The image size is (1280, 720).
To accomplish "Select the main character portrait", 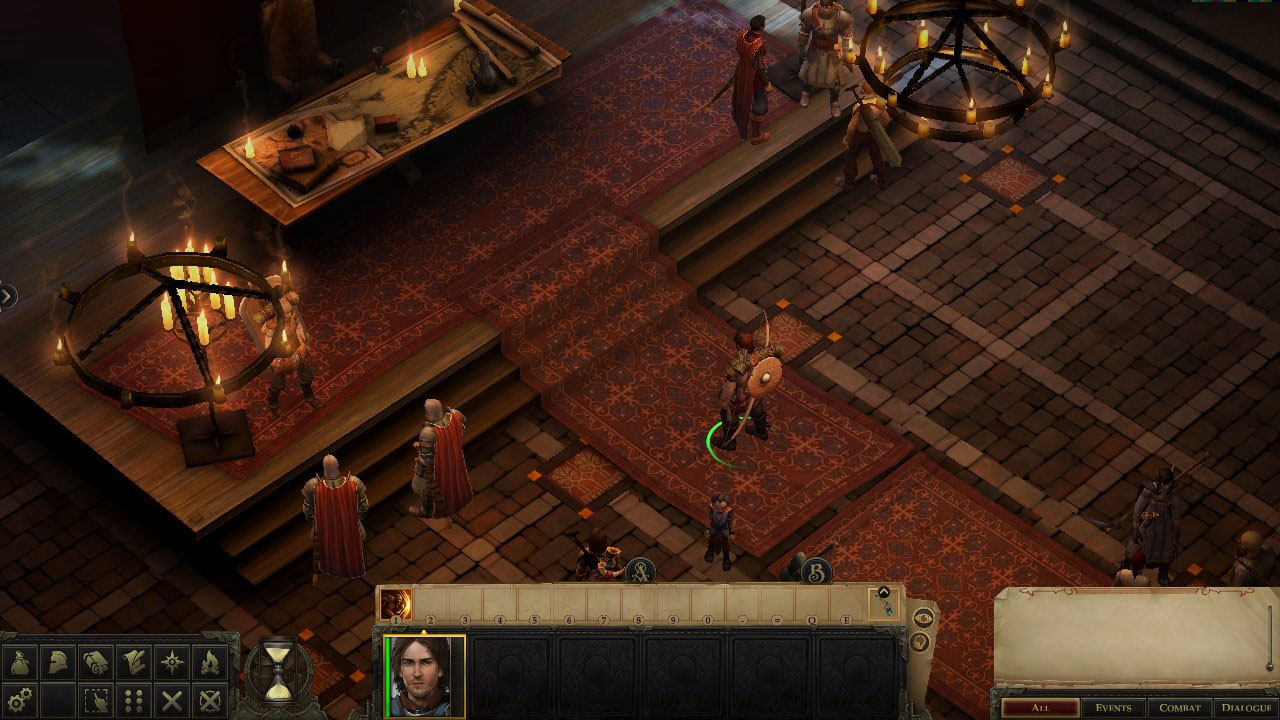I will tap(427, 676).
